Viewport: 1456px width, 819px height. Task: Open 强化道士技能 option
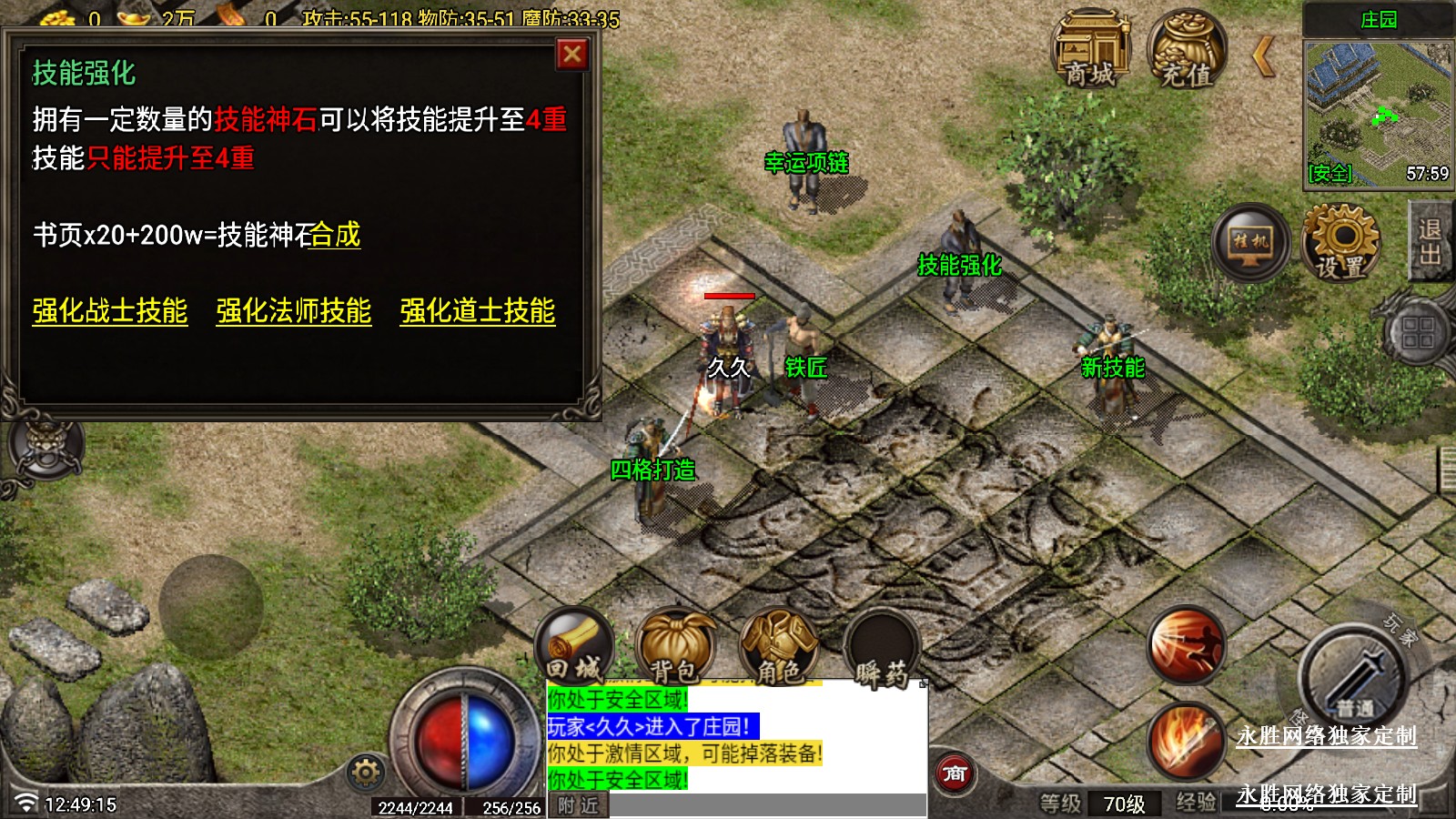point(478,311)
